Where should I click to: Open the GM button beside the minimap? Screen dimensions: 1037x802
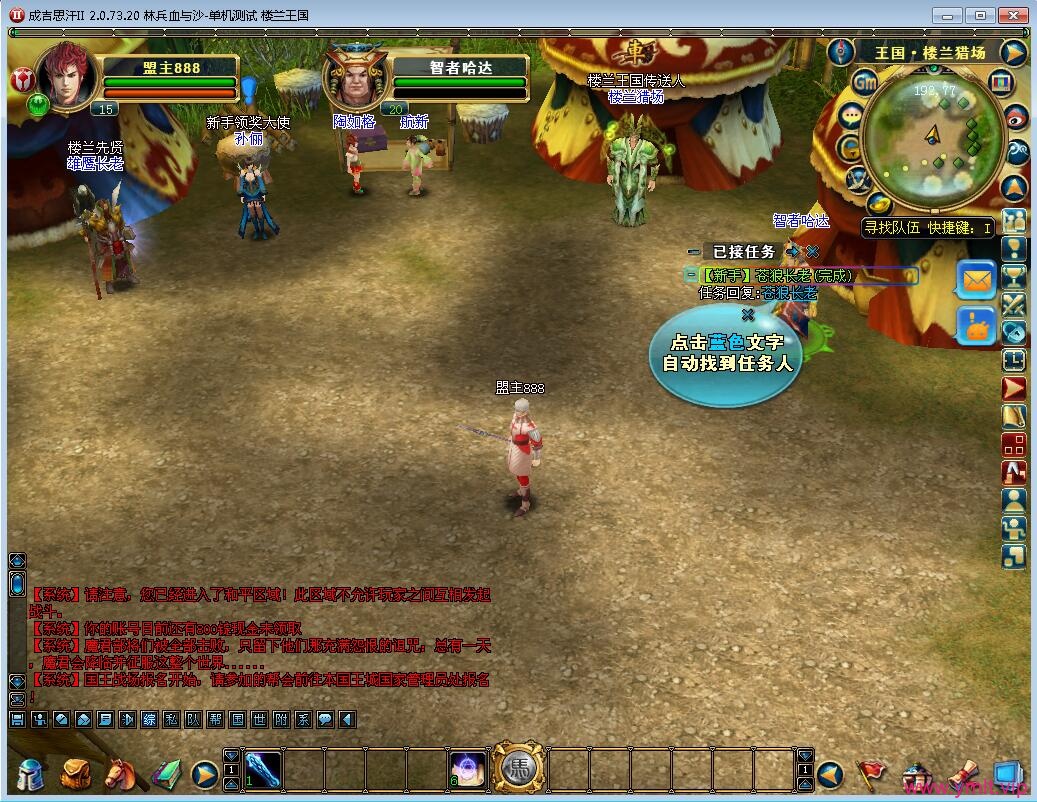pos(864,82)
